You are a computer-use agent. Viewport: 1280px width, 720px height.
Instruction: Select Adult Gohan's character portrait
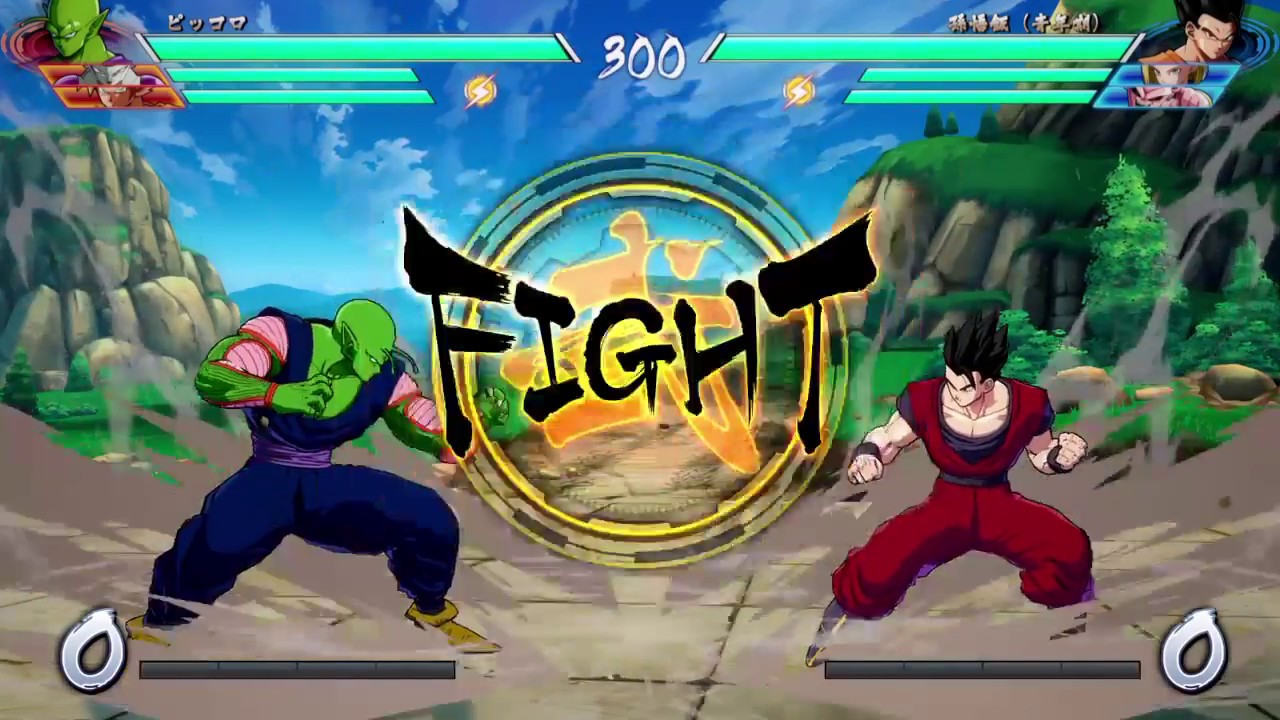tap(1205, 30)
